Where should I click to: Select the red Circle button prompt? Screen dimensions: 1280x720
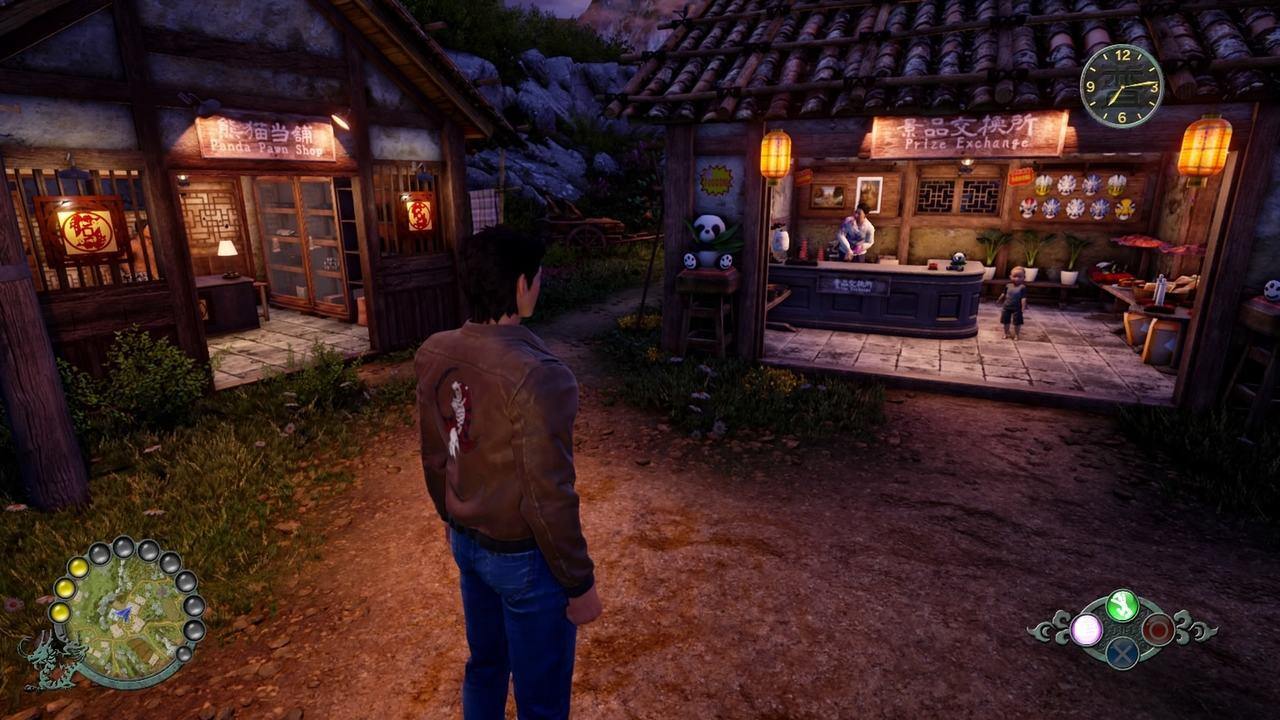coord(1157,630)
